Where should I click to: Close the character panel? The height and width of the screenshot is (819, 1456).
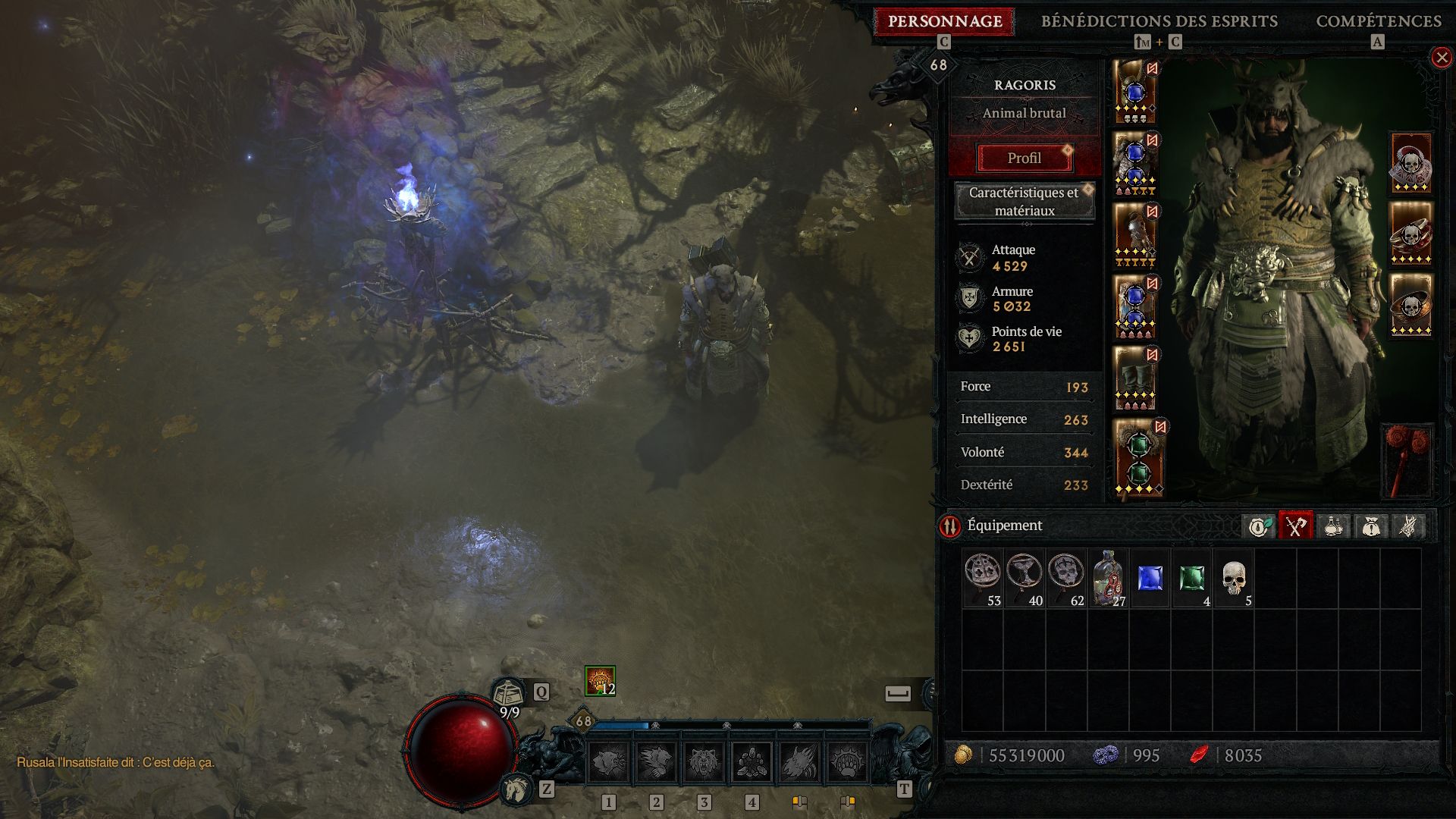[x=1441, y=58]
